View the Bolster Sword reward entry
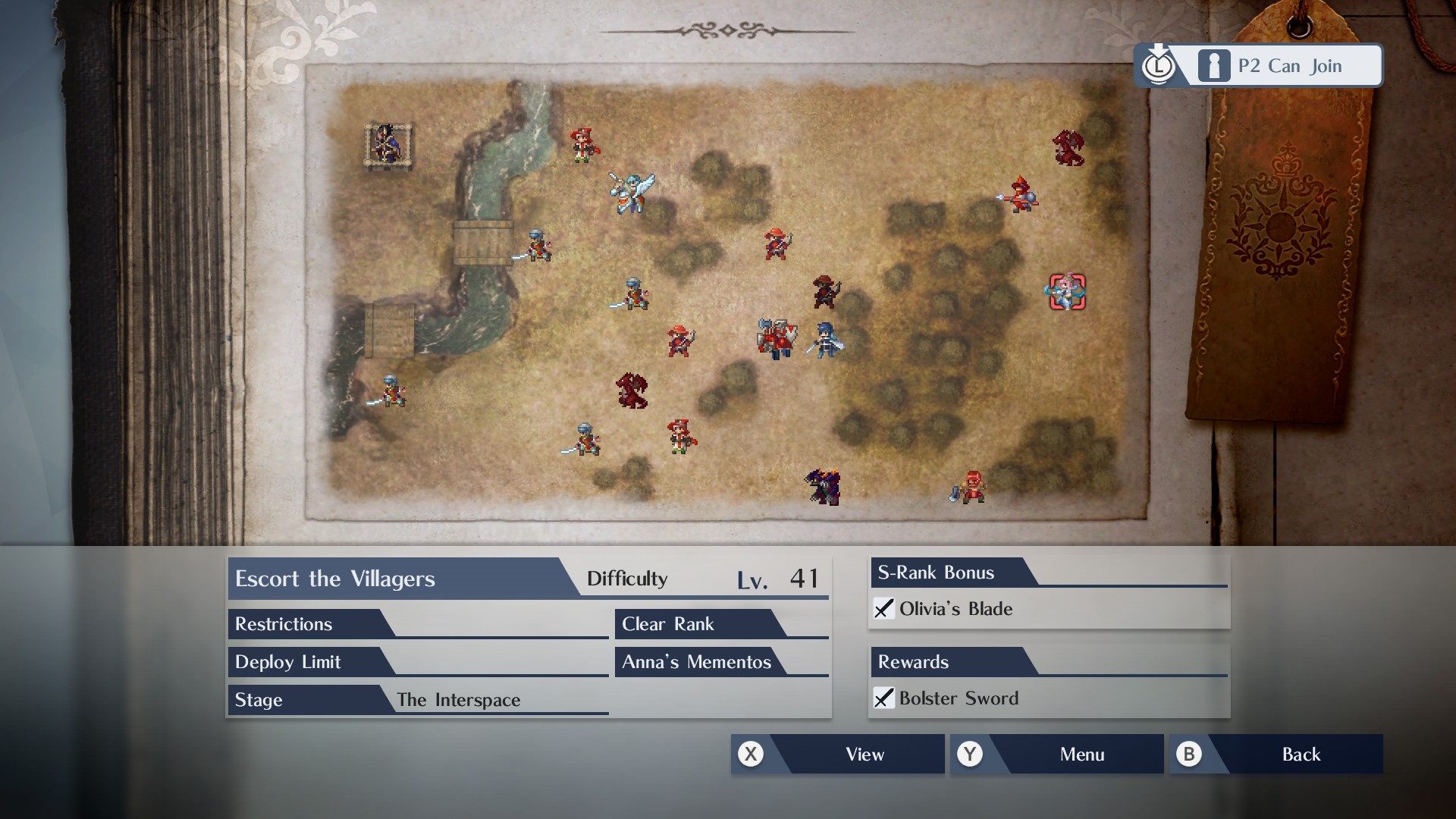 click(958, 698)
